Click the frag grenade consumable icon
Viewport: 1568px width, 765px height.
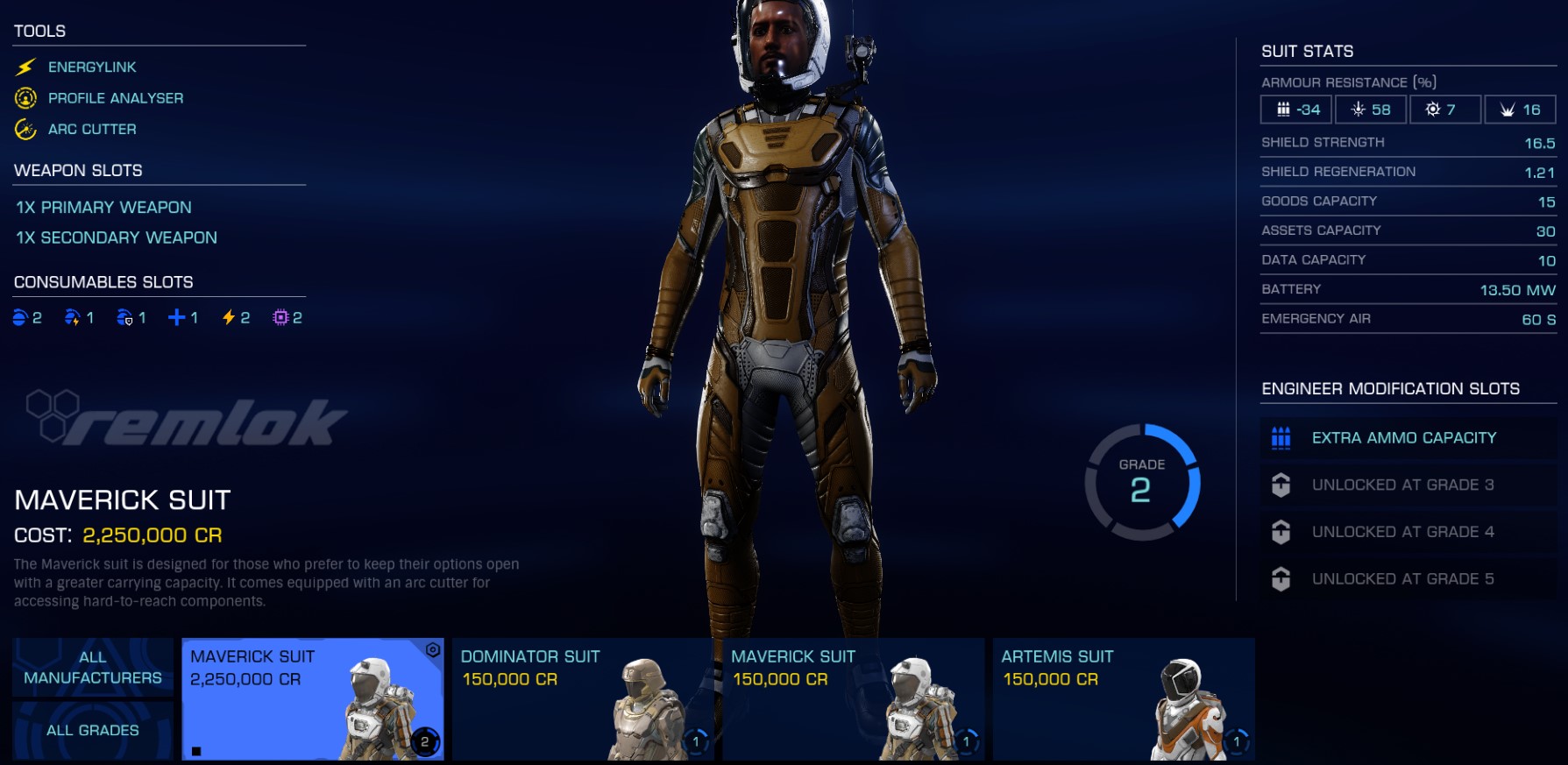(x=19, y=317)
